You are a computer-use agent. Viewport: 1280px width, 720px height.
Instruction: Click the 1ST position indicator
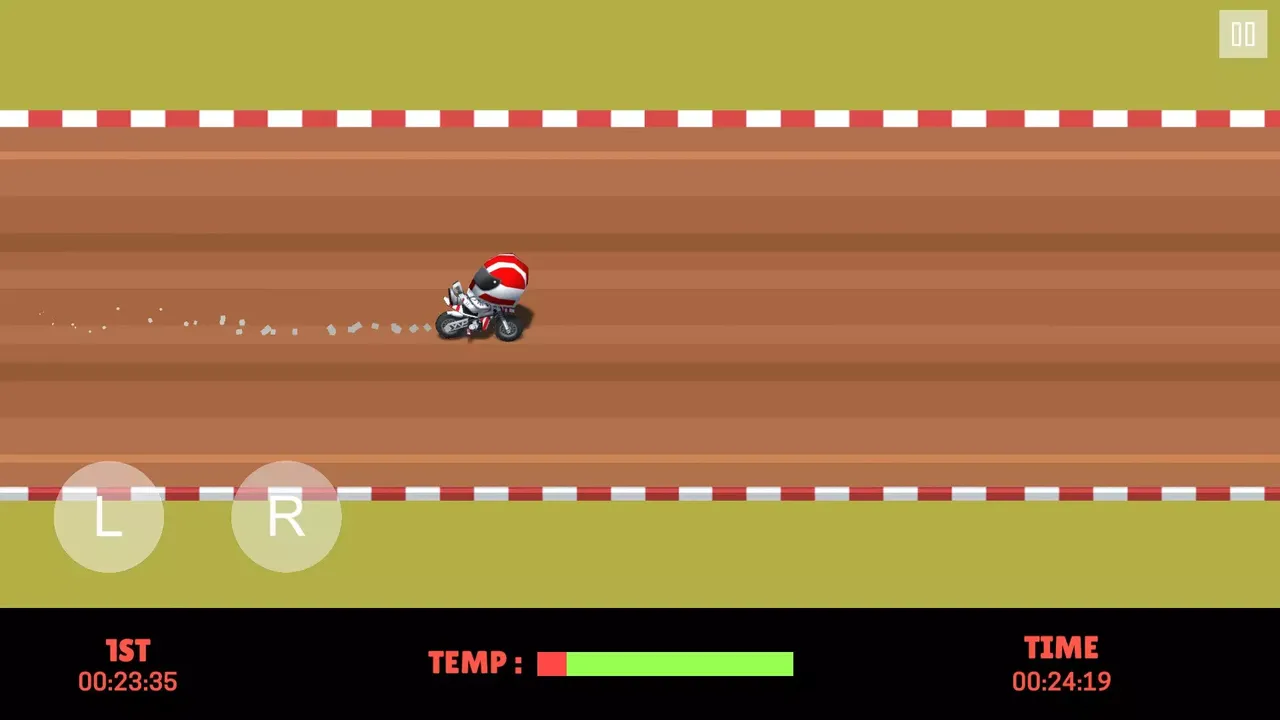[127, 650]
